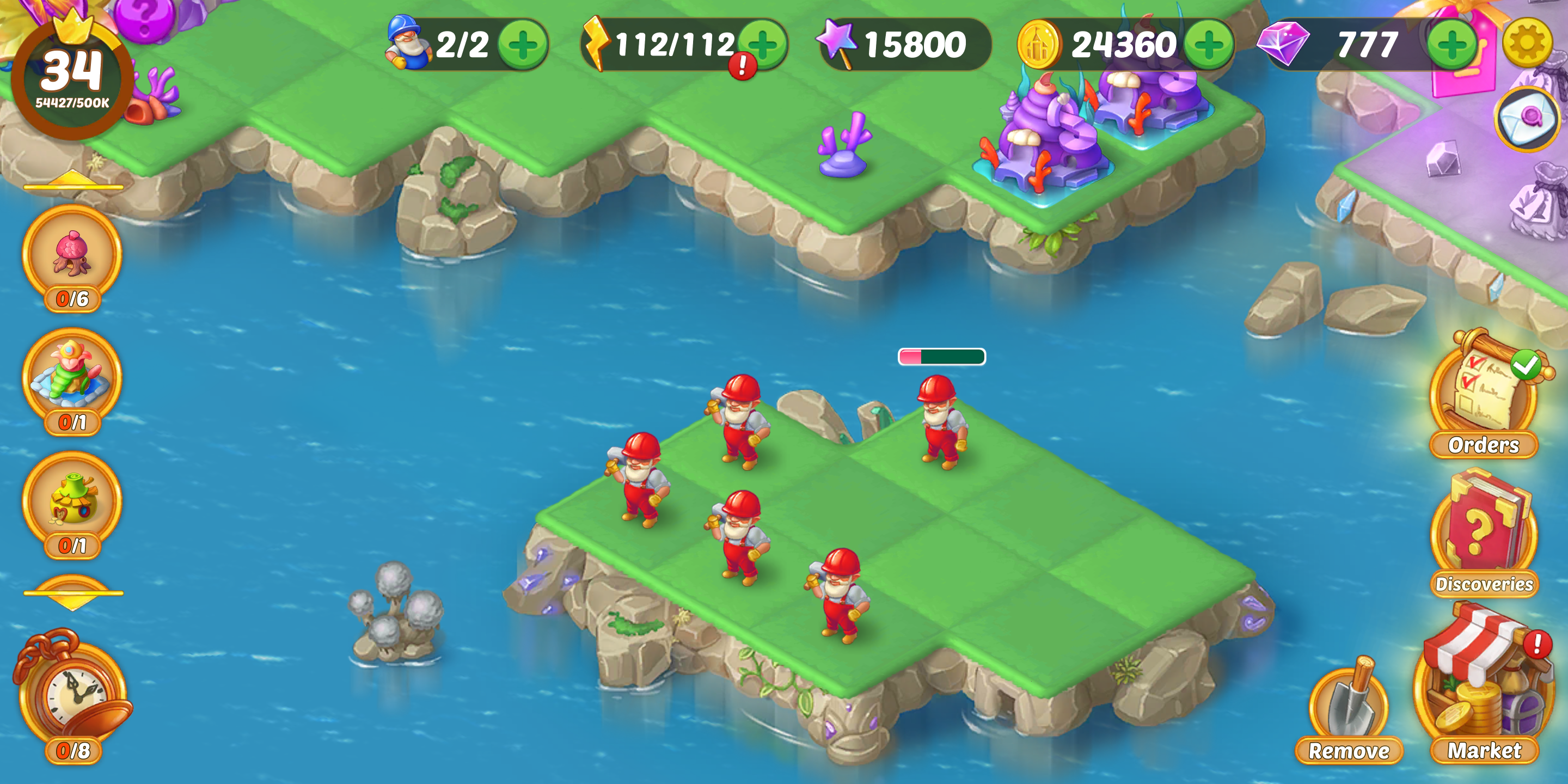The image size is (1568, 784).
Task: Add more workers with the plus button
Action: pyautogui.click(x=522, y=45)
